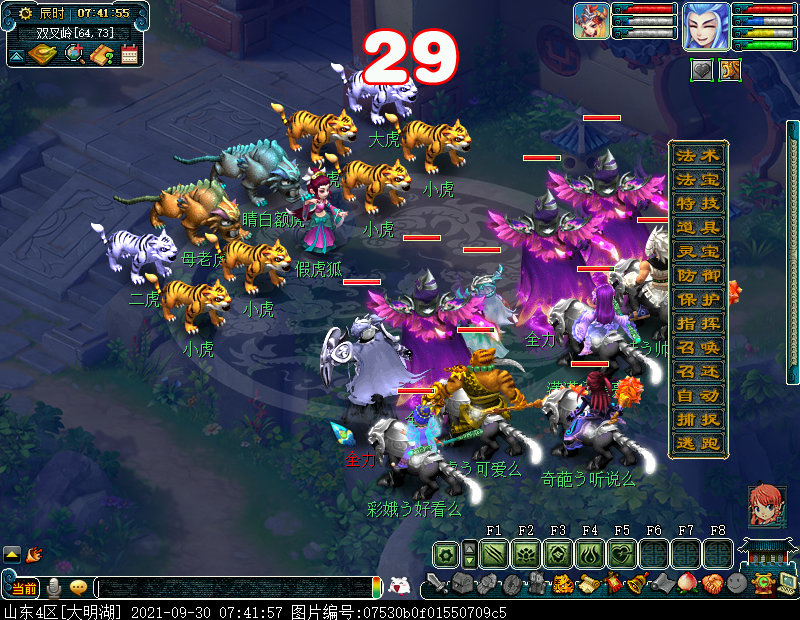Screen dimensions: 800x620
Task: Select the 特技 special skill command
Action: 699,204
